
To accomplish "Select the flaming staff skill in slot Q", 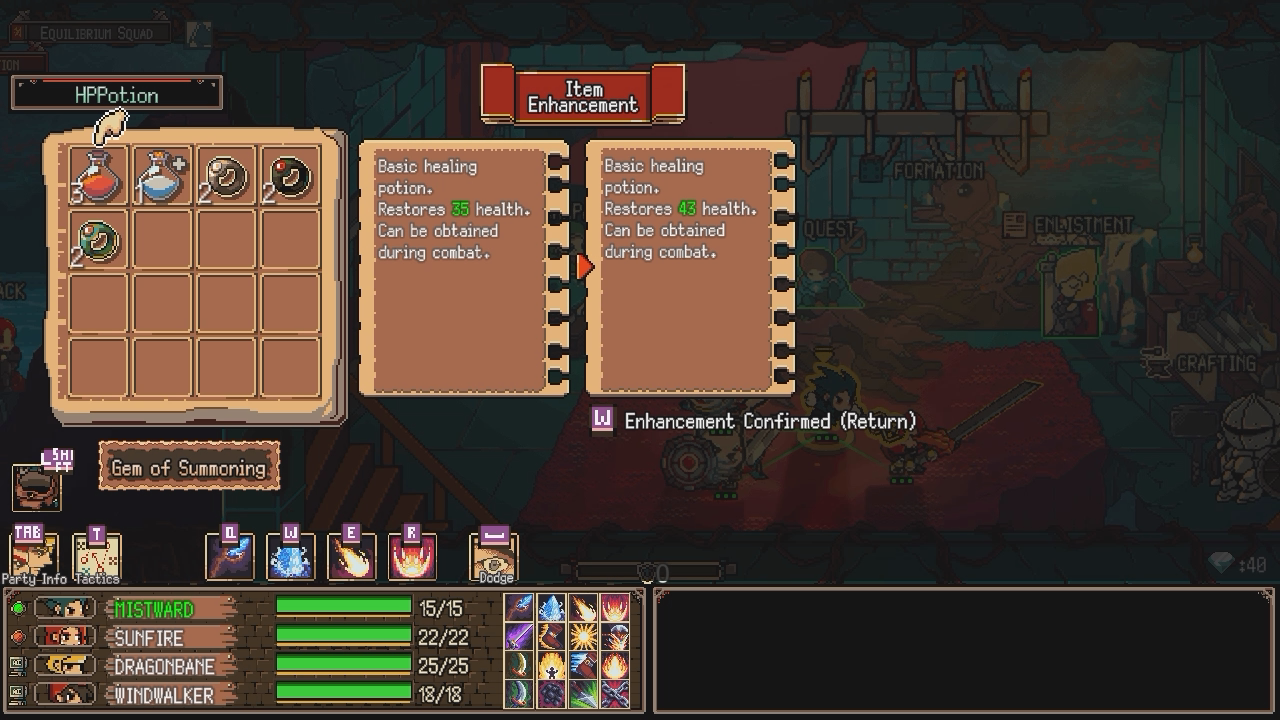I will pos(229,556).
